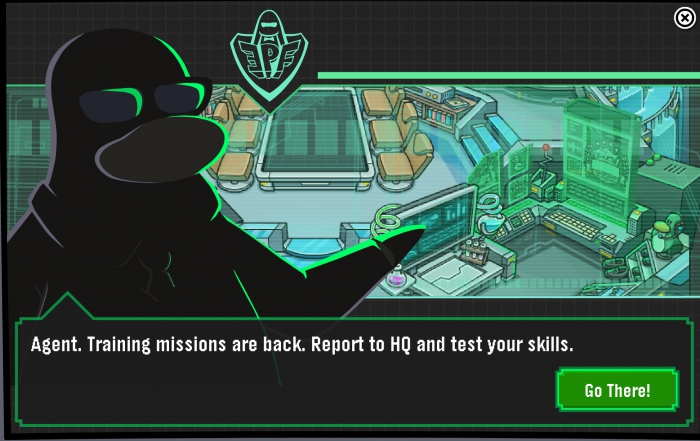Close the agent message popup
Screen dimensions: 700x441
tap(684, 17)
